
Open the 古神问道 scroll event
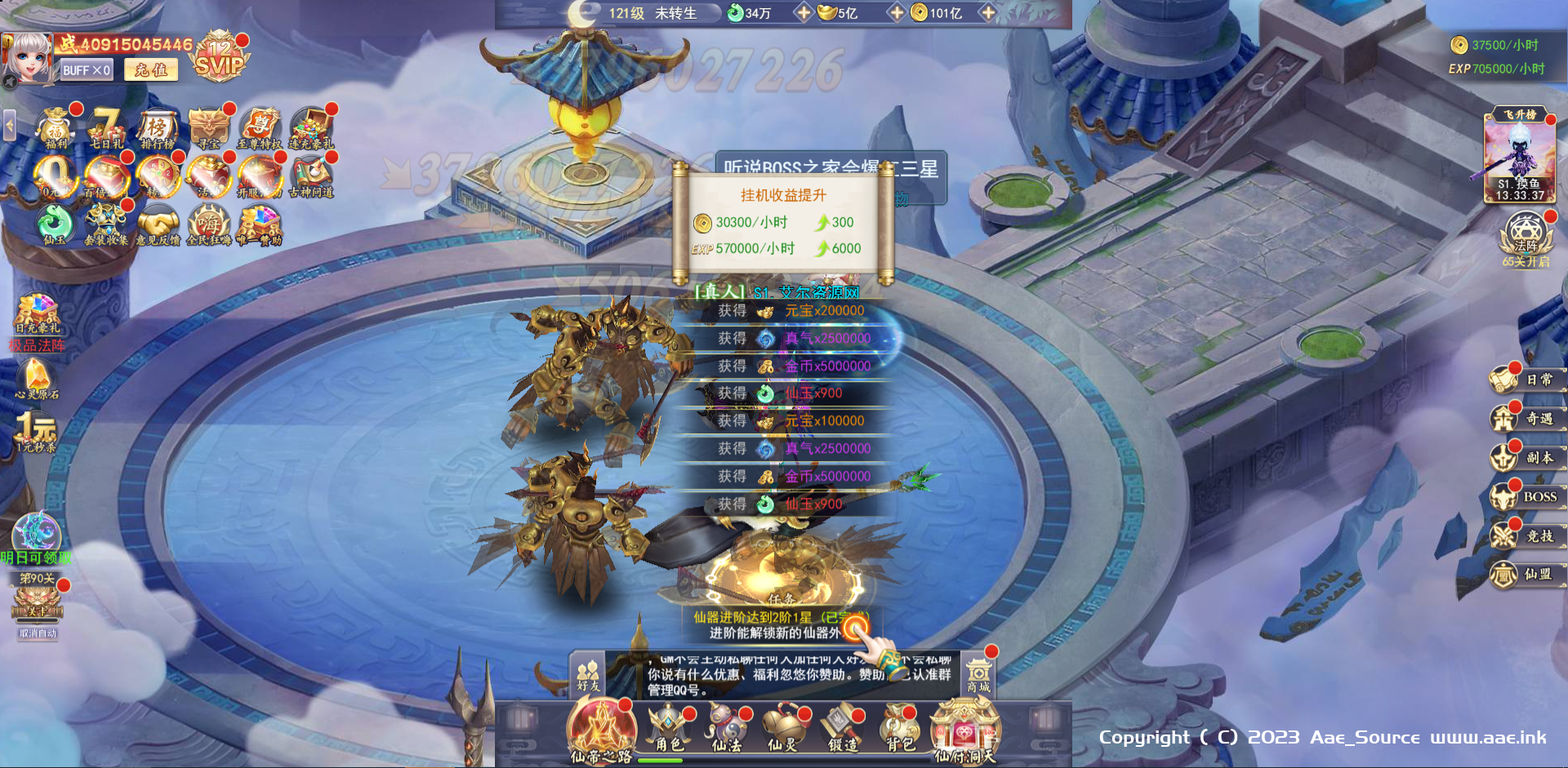click(311, 176)
